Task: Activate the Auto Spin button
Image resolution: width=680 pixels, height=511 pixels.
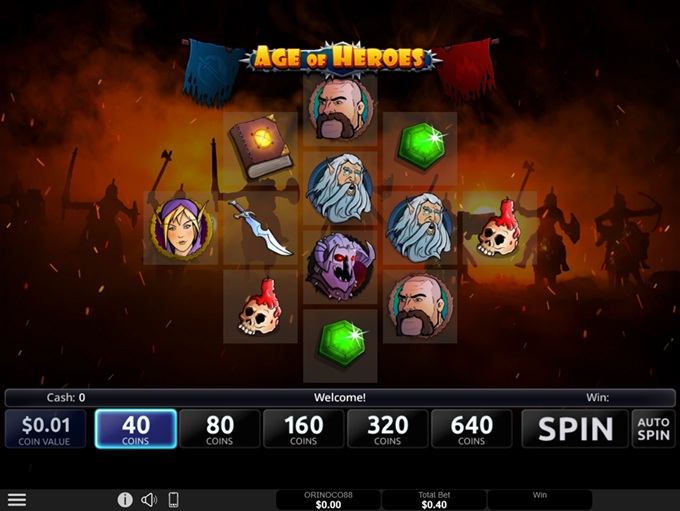Action: coord(654,429)
